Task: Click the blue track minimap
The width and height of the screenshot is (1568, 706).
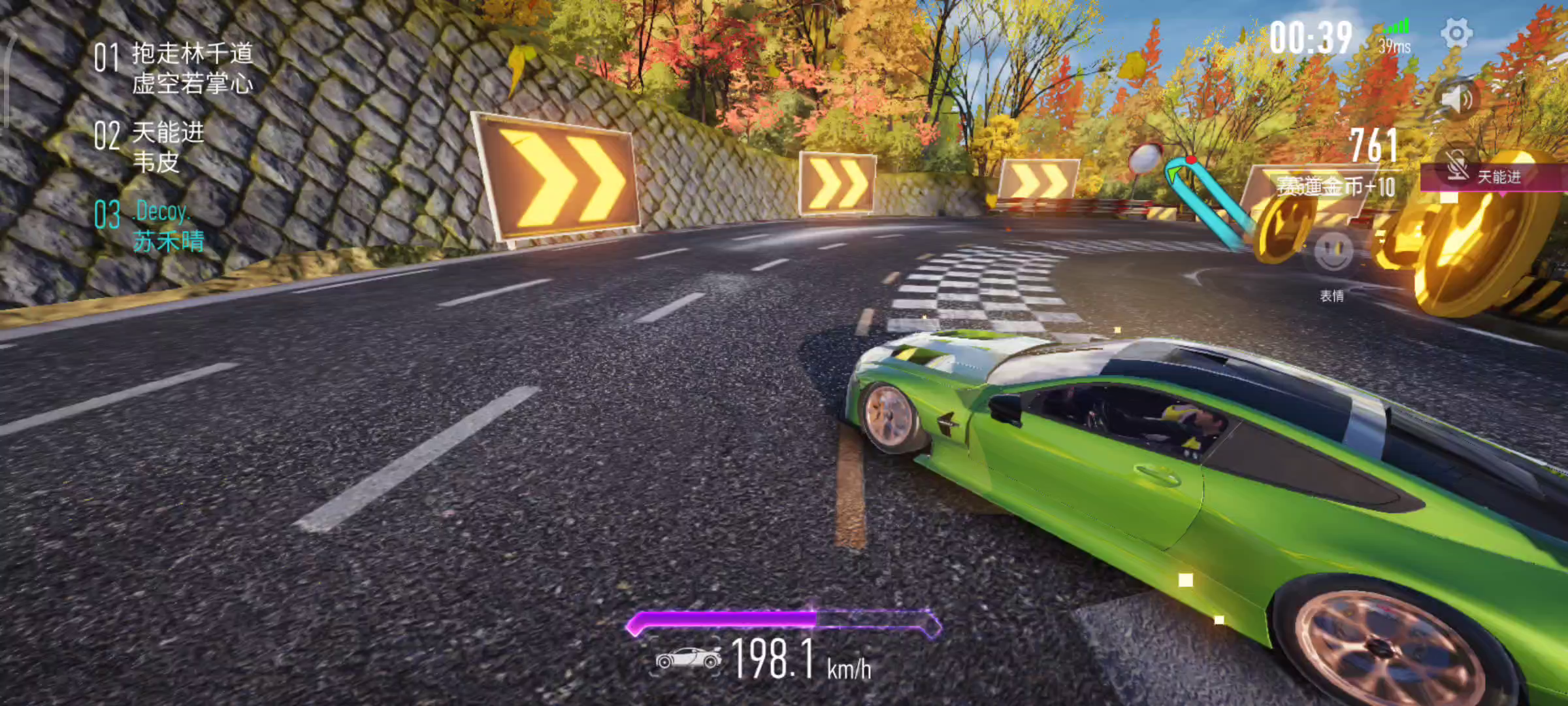Action: [1204, 199]
